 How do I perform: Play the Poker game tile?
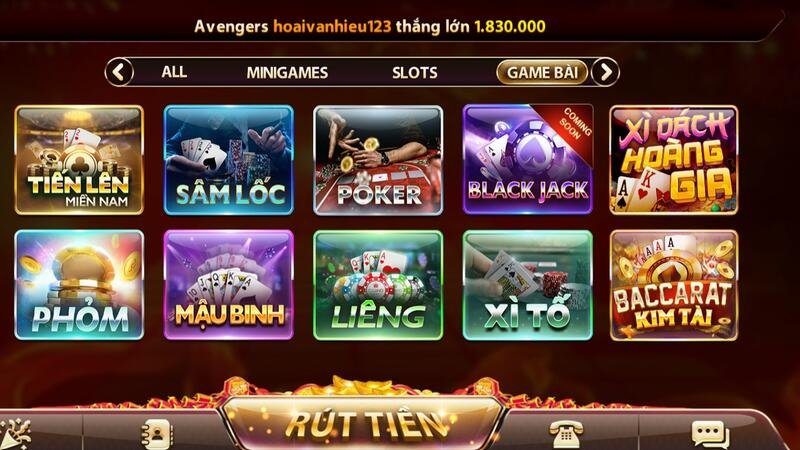(x=378, y=159)
